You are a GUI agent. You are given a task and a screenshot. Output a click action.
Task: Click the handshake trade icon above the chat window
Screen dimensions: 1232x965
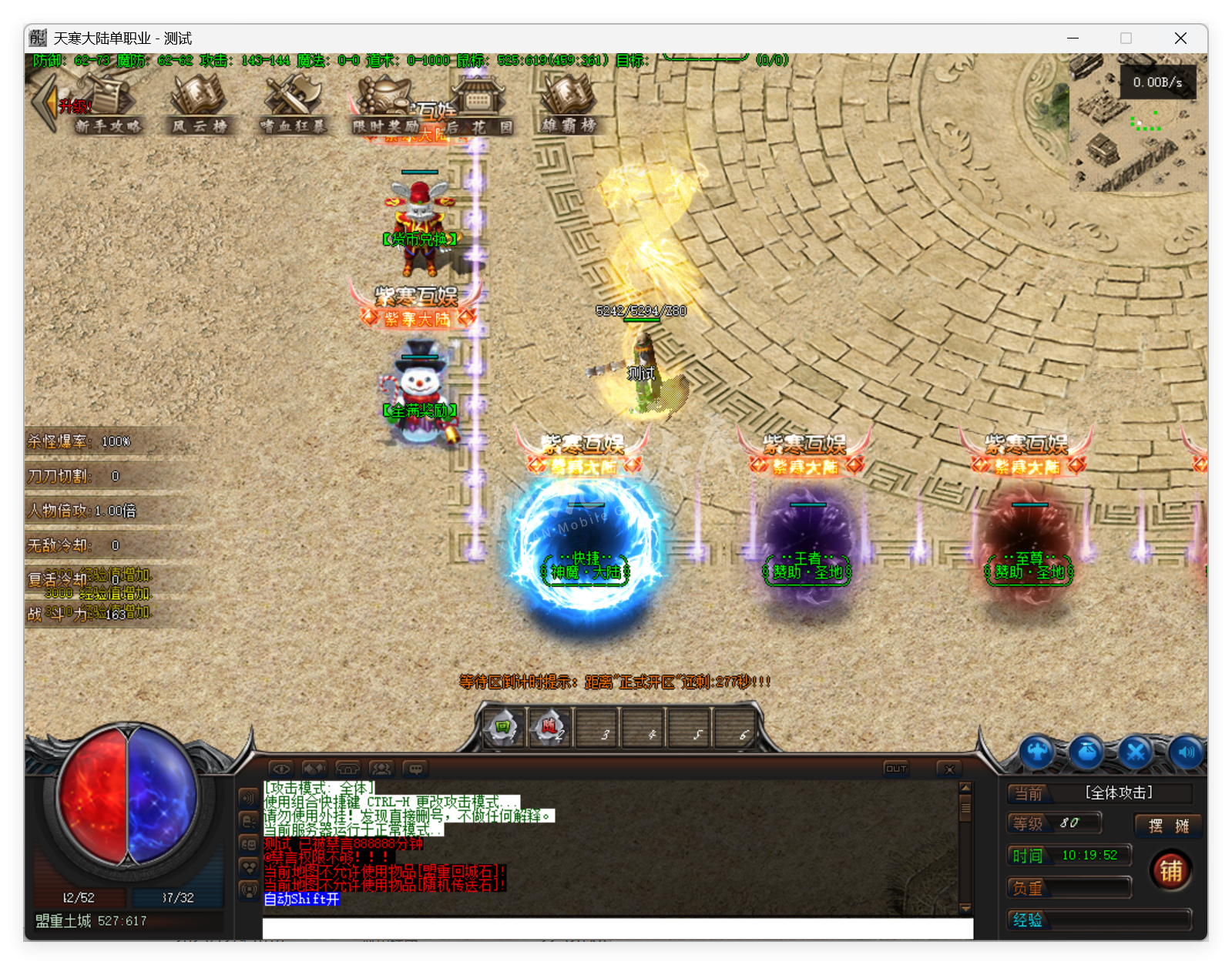[313, 769]
